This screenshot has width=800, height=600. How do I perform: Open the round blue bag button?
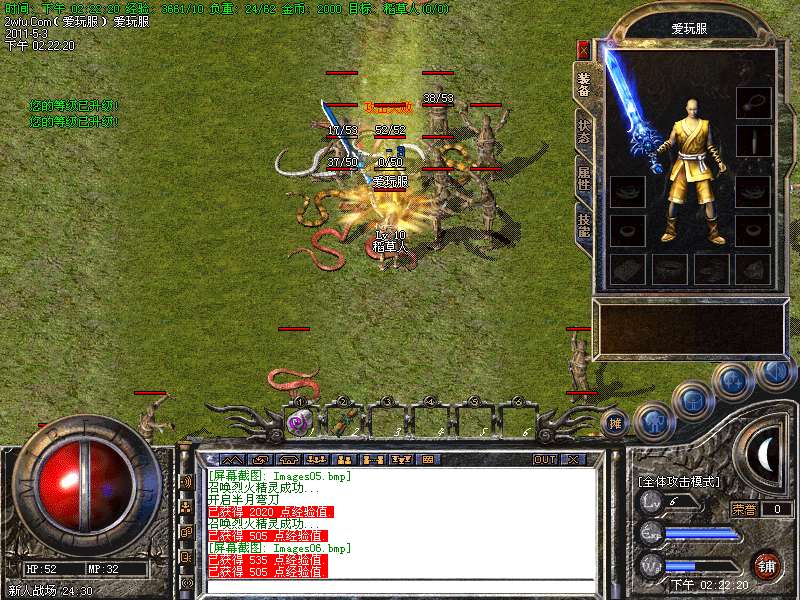point(691,399)
